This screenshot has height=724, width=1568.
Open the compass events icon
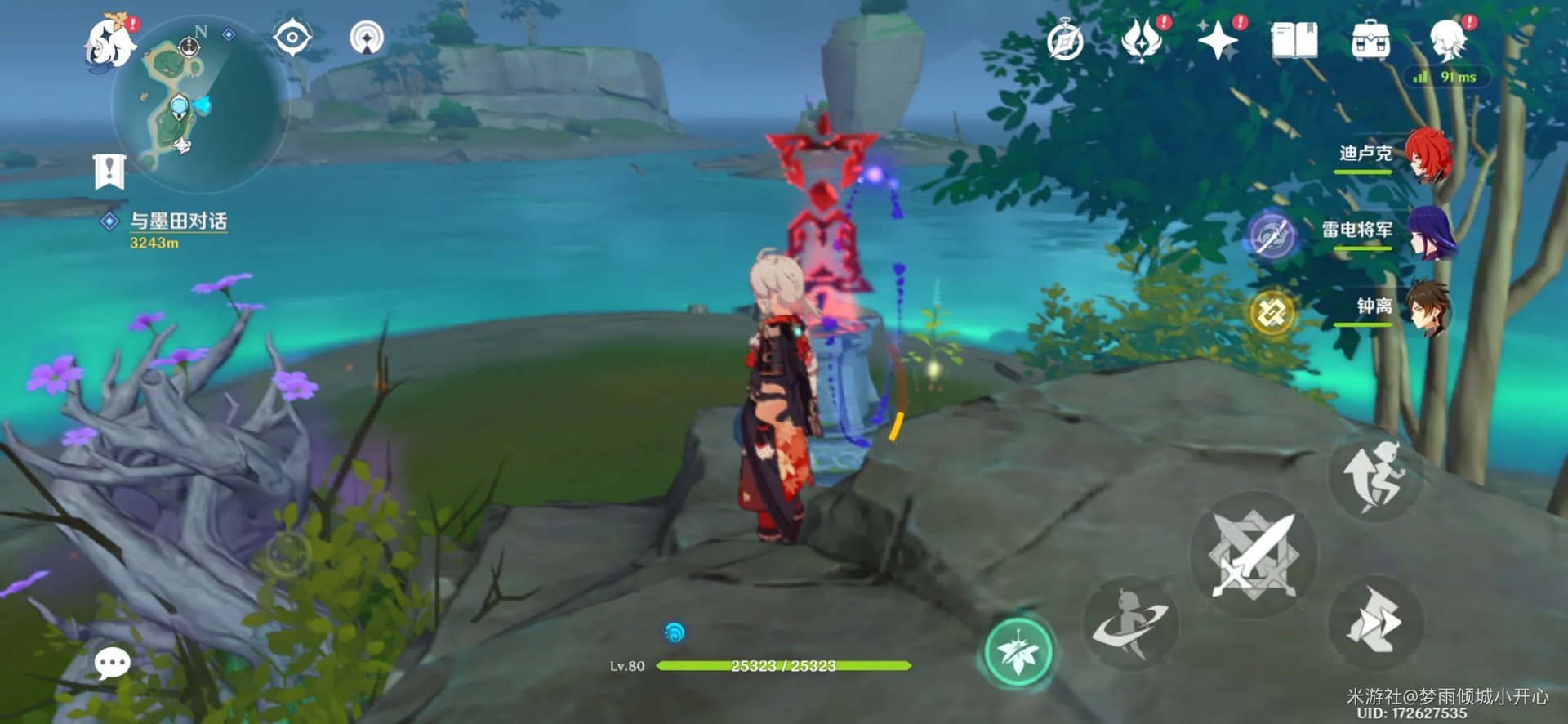coord(1065,41)
